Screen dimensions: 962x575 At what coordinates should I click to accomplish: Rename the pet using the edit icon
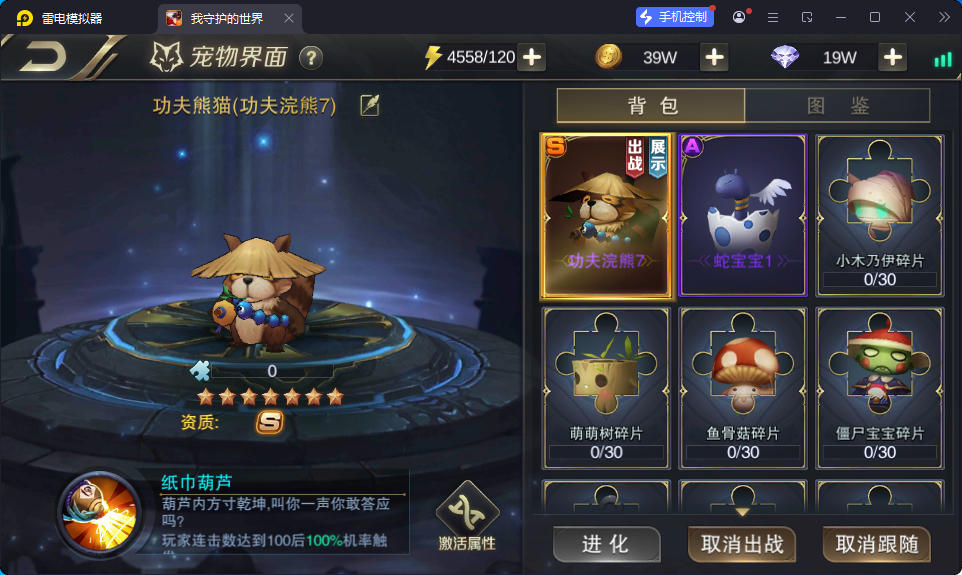pyautogui.click(x=370, y=105)
